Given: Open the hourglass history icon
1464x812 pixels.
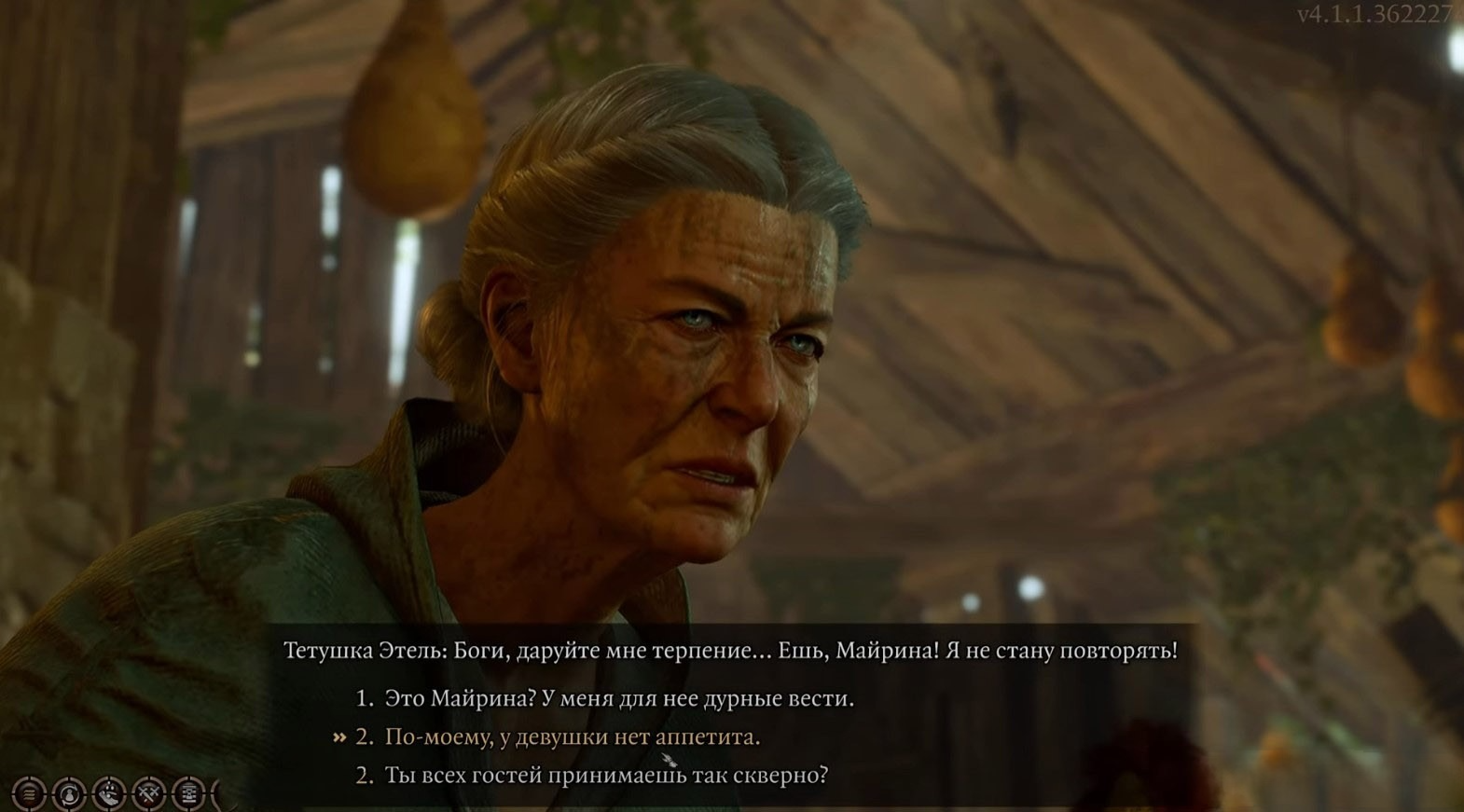Looking at the screenshot, I should [188, 794].
